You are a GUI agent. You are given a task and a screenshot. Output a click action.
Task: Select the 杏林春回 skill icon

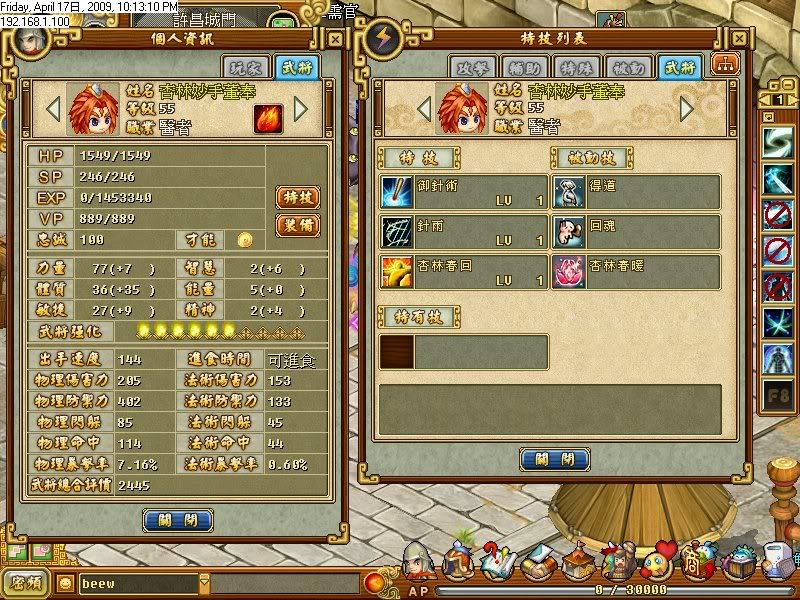click(397, 272)
